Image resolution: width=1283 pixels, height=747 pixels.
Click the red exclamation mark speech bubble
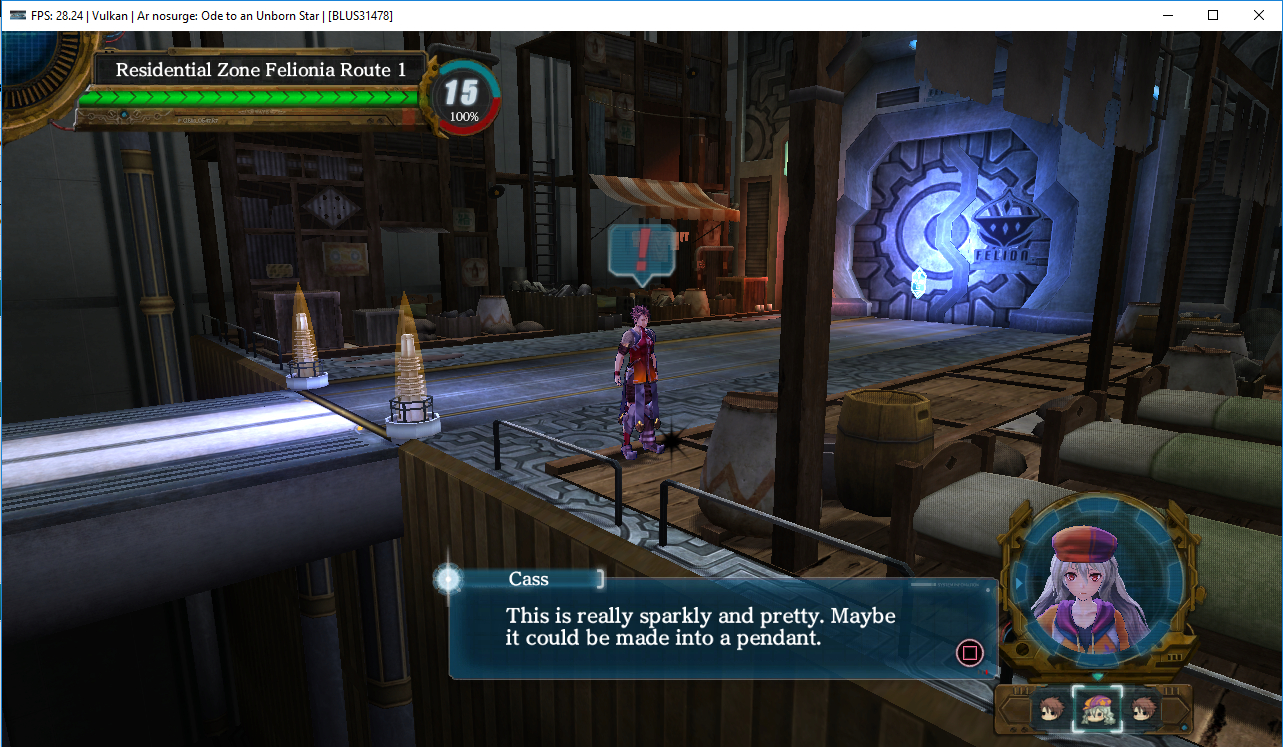642,249
